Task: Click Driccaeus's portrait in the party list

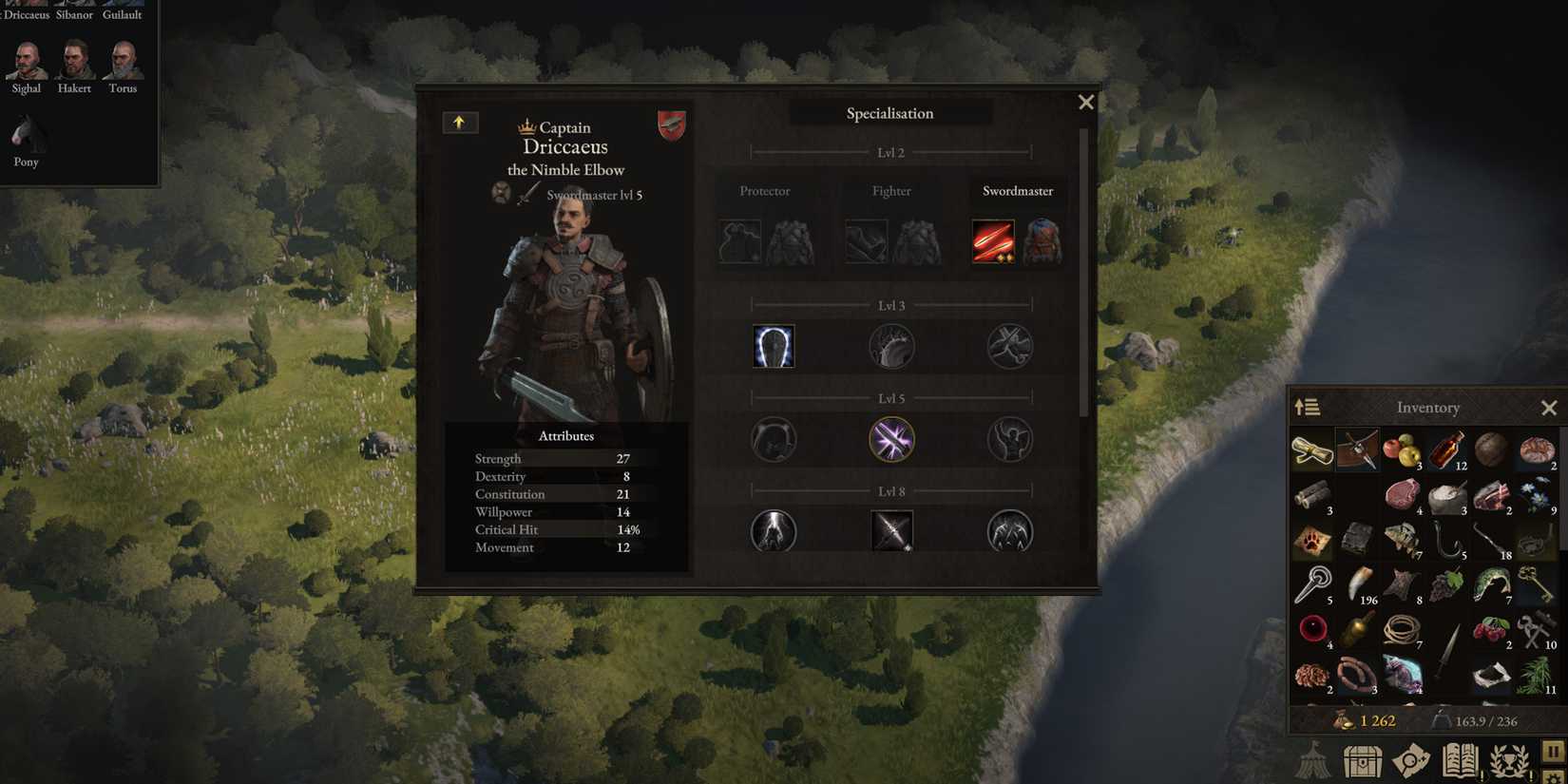Action: point(25,5)
